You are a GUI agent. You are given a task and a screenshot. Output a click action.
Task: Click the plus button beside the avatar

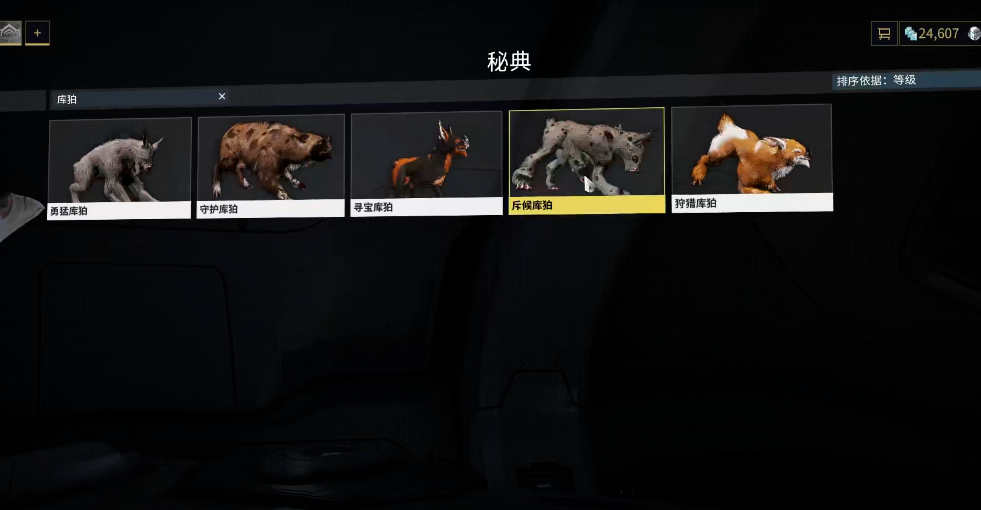point(37,33)
